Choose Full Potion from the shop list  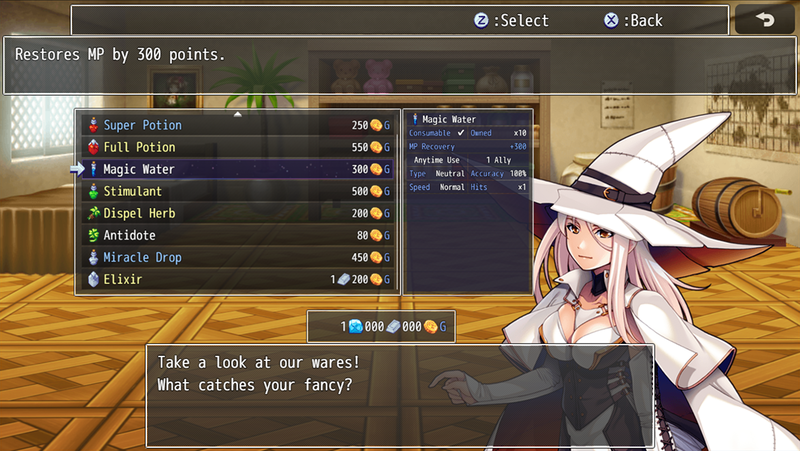click(238, 148)
